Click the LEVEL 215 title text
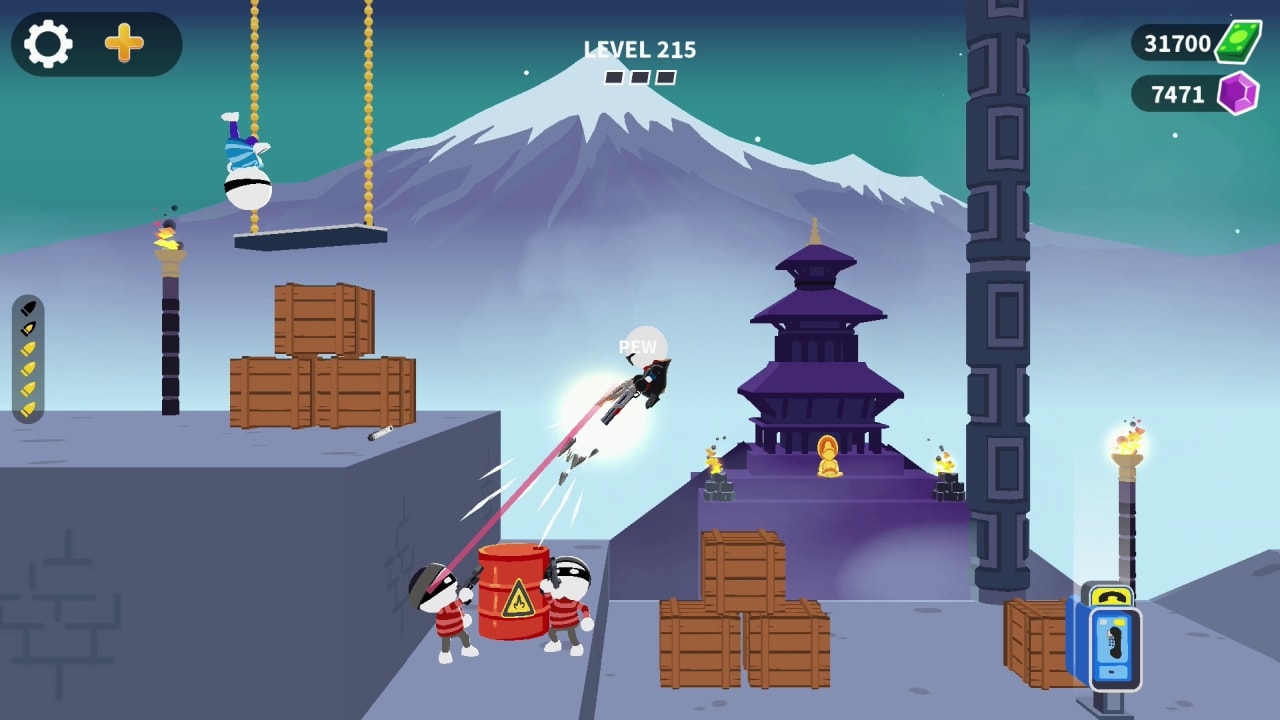 pyautogui.click(x=640, y=47)
